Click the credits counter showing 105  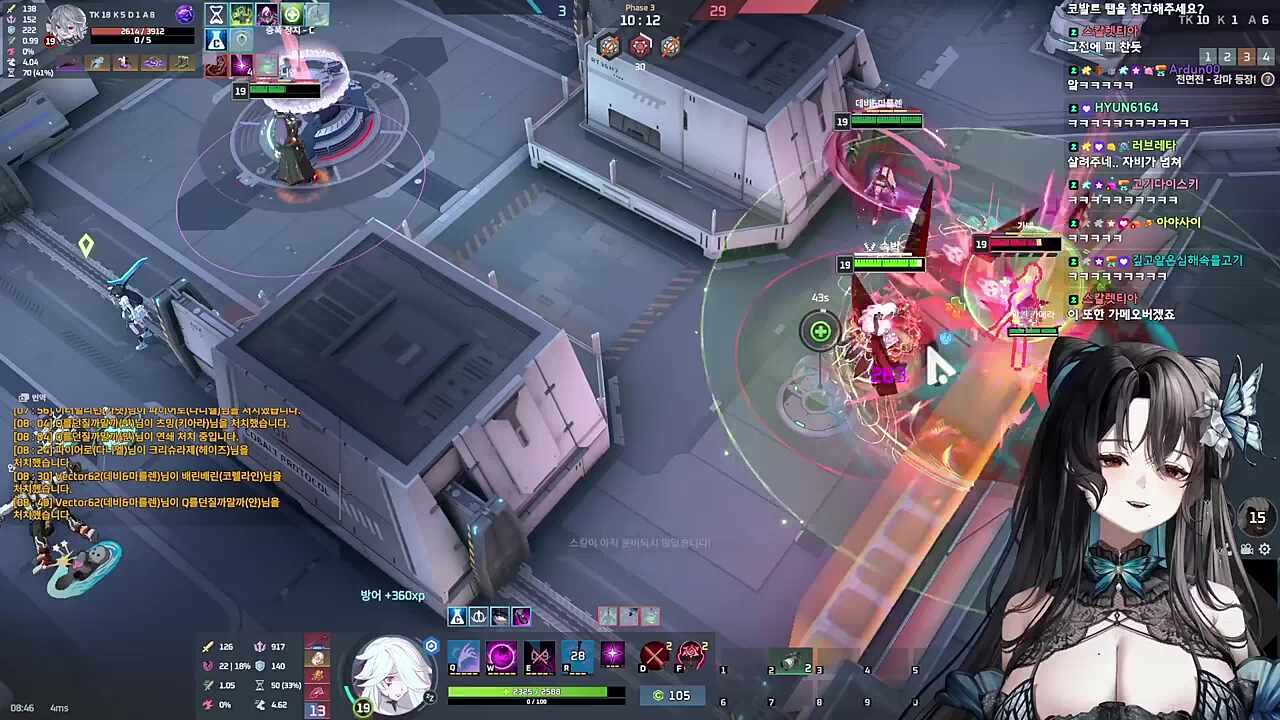click(671, 695)
